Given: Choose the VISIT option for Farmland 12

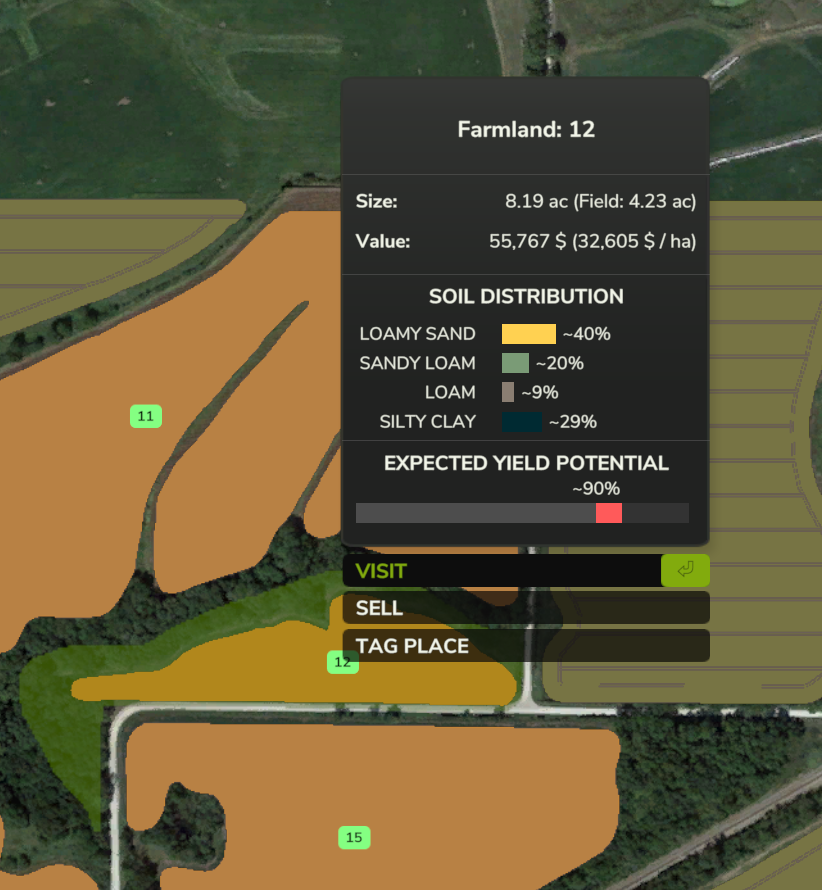Looking at the screenshot, I should pos(500,571).
